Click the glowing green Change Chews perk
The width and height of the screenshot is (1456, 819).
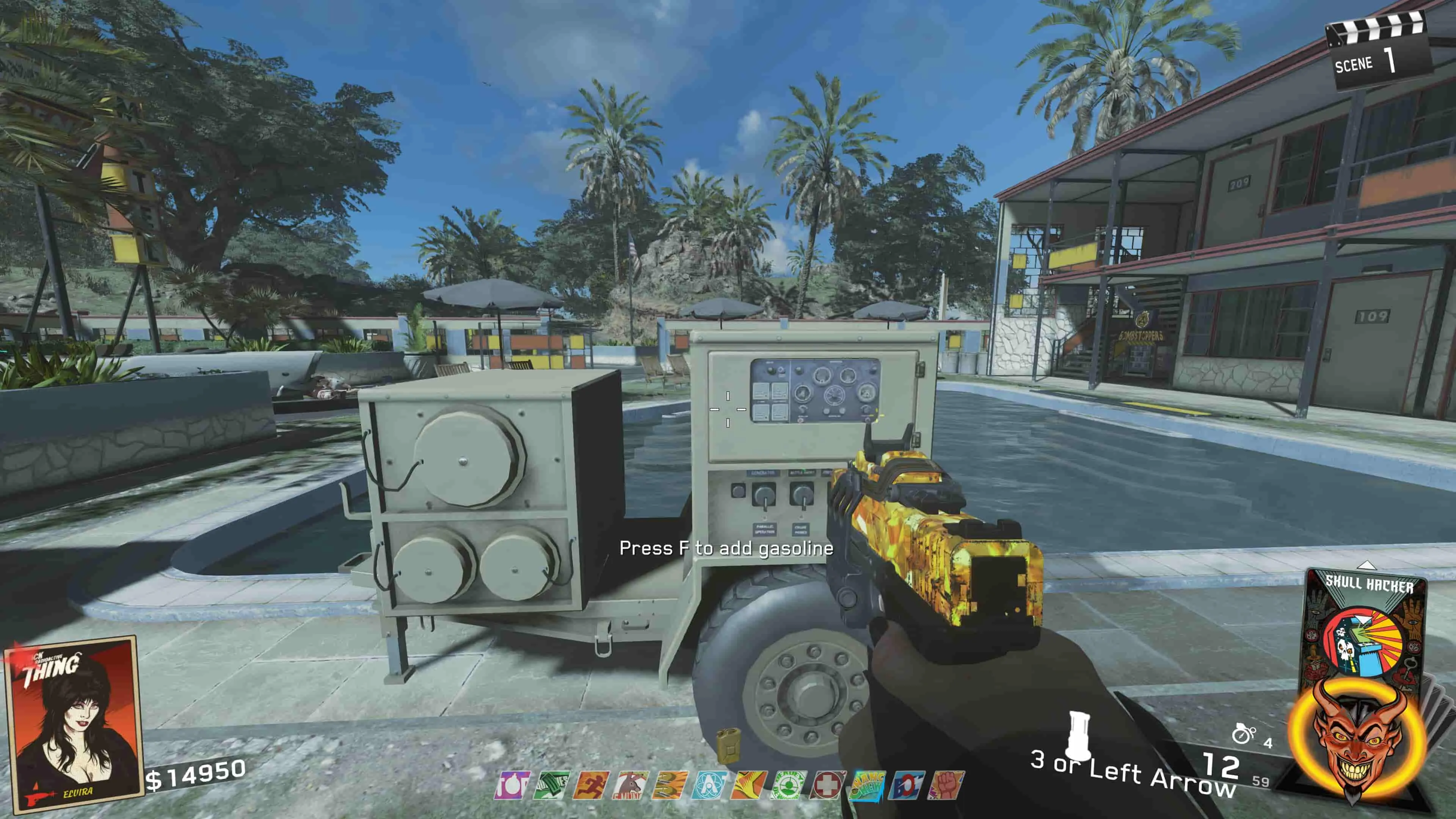point(867,785)
